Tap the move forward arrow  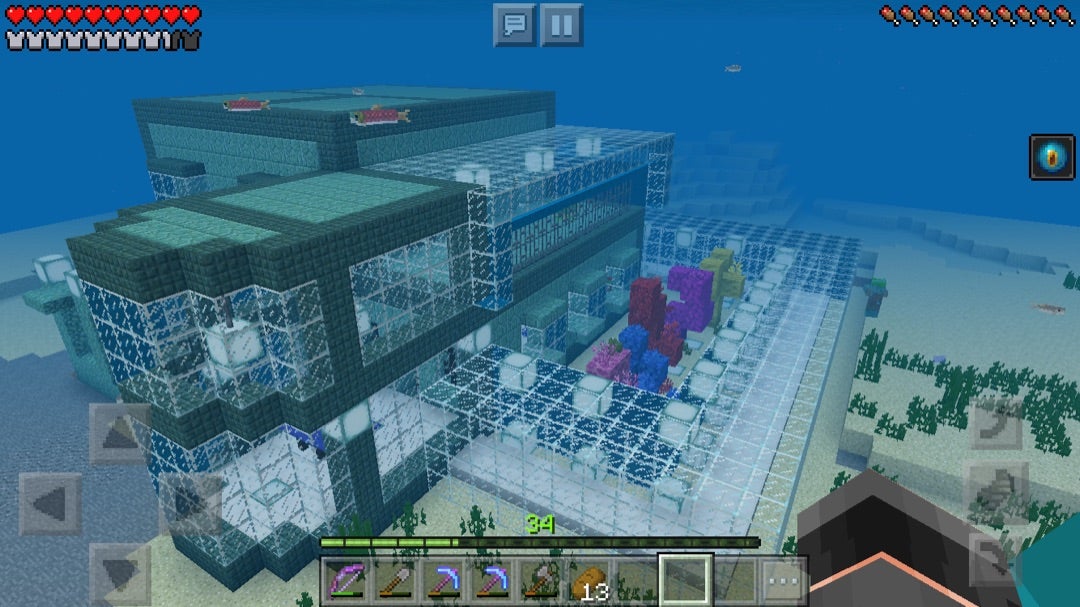click(119, 433)
